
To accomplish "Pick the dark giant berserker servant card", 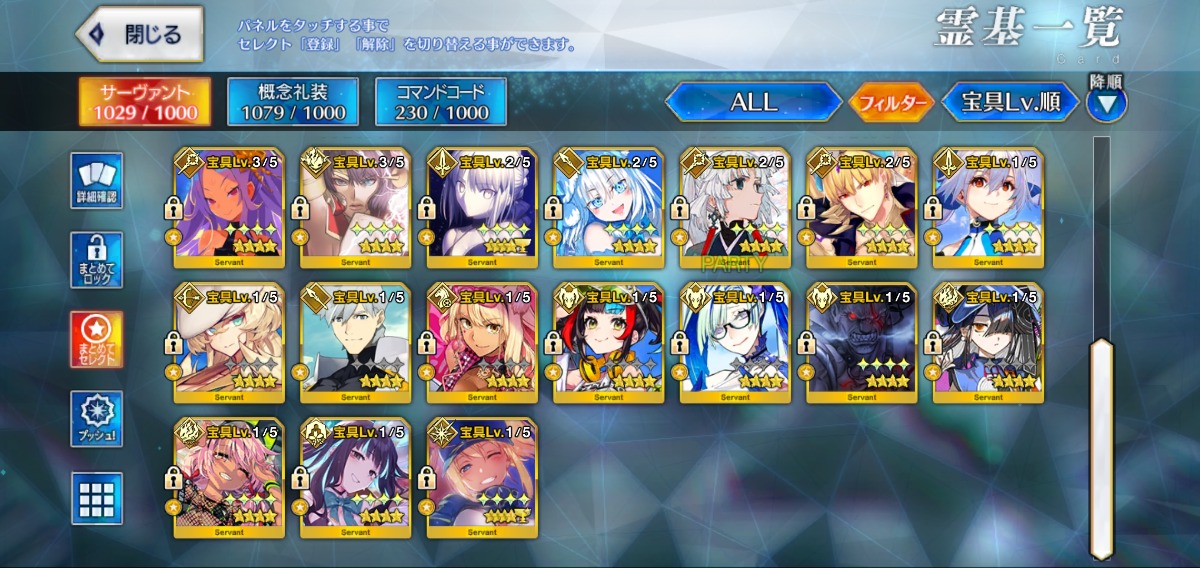I will pos(861,343).
